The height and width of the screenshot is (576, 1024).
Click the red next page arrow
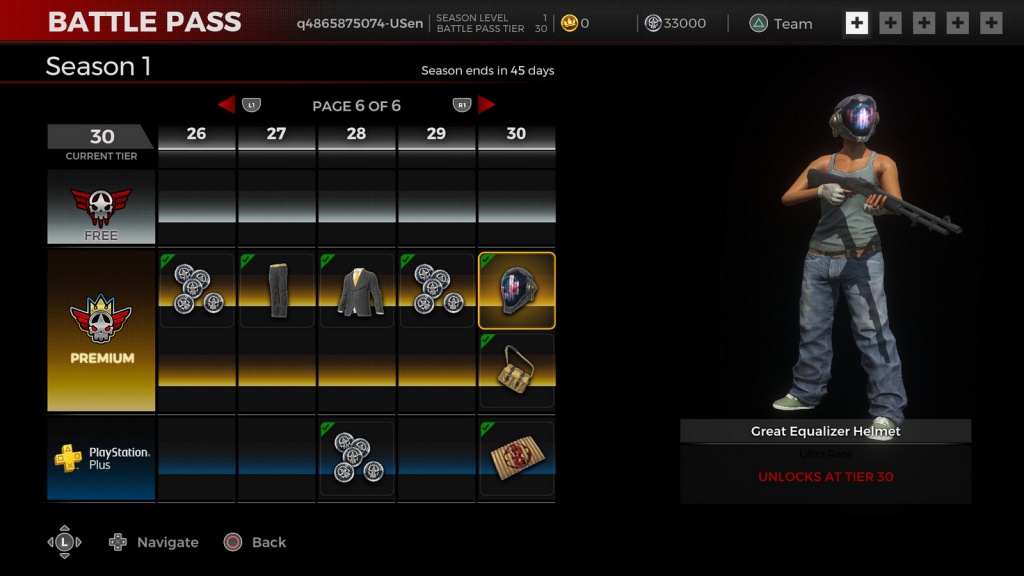[x=487, y=105]
